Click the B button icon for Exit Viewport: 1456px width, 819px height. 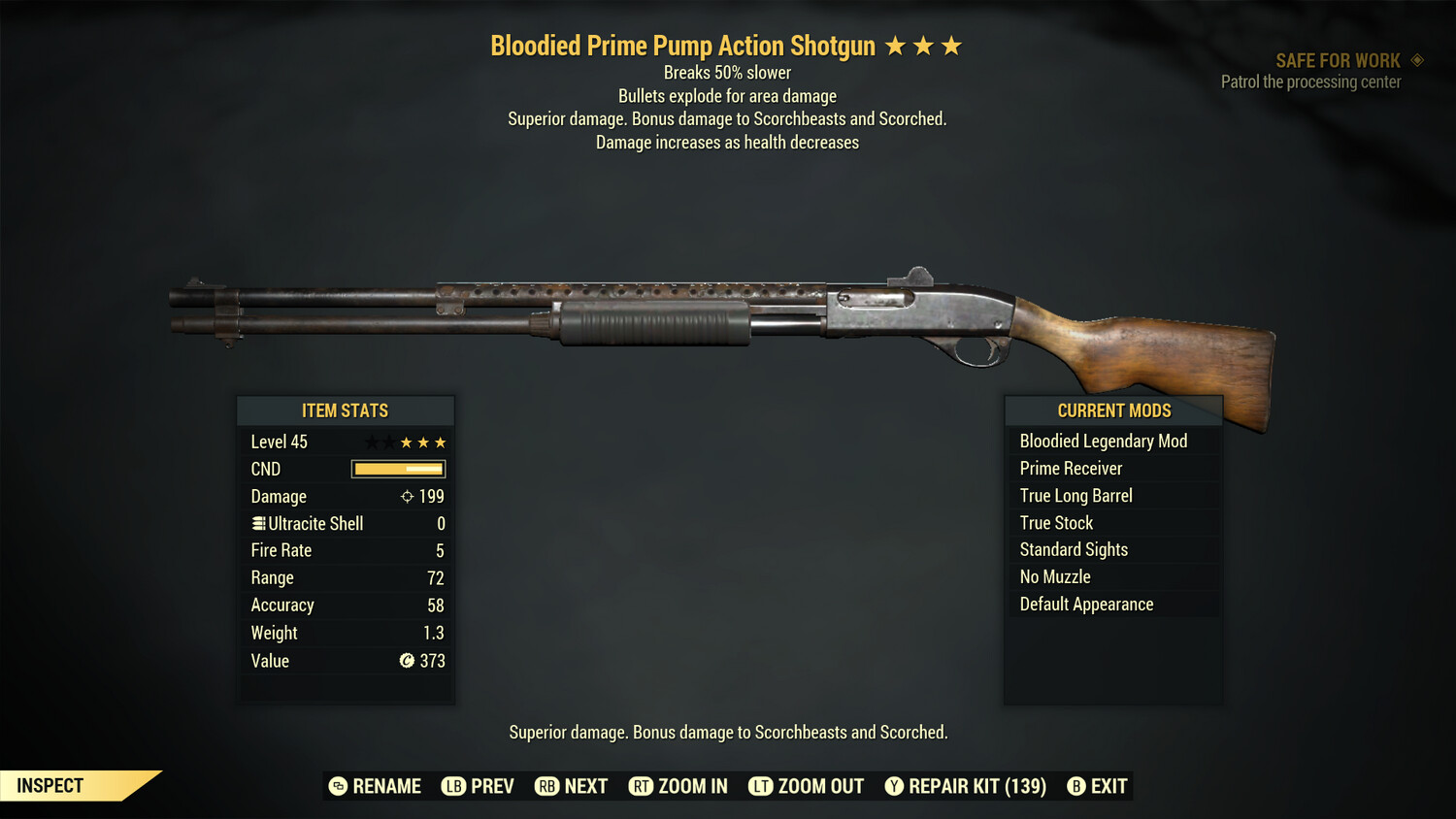click(1075, 786)
